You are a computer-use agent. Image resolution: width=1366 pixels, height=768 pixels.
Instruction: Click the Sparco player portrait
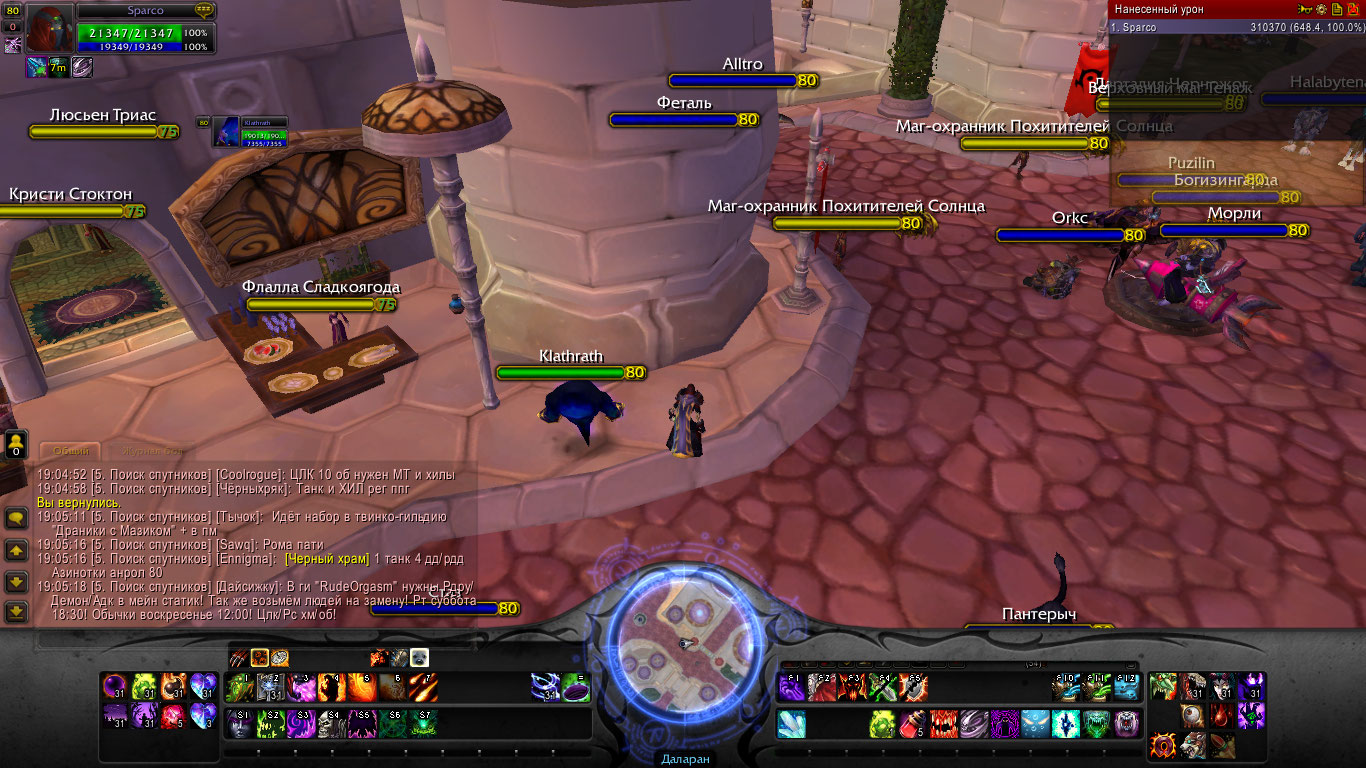[47, 28]
